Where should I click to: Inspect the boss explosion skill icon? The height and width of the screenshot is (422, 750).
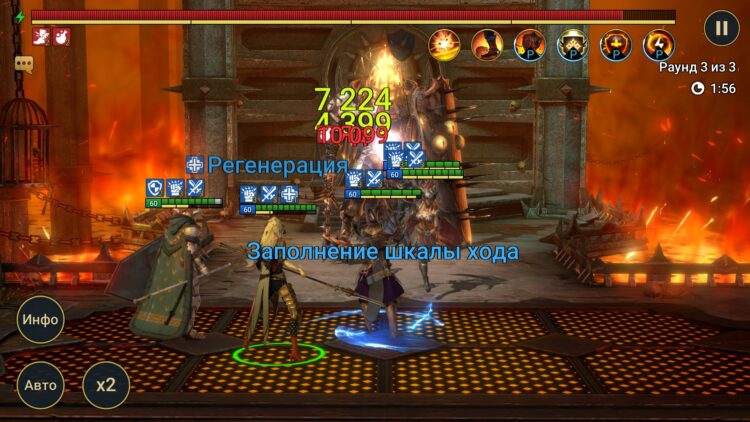(444, 45)
